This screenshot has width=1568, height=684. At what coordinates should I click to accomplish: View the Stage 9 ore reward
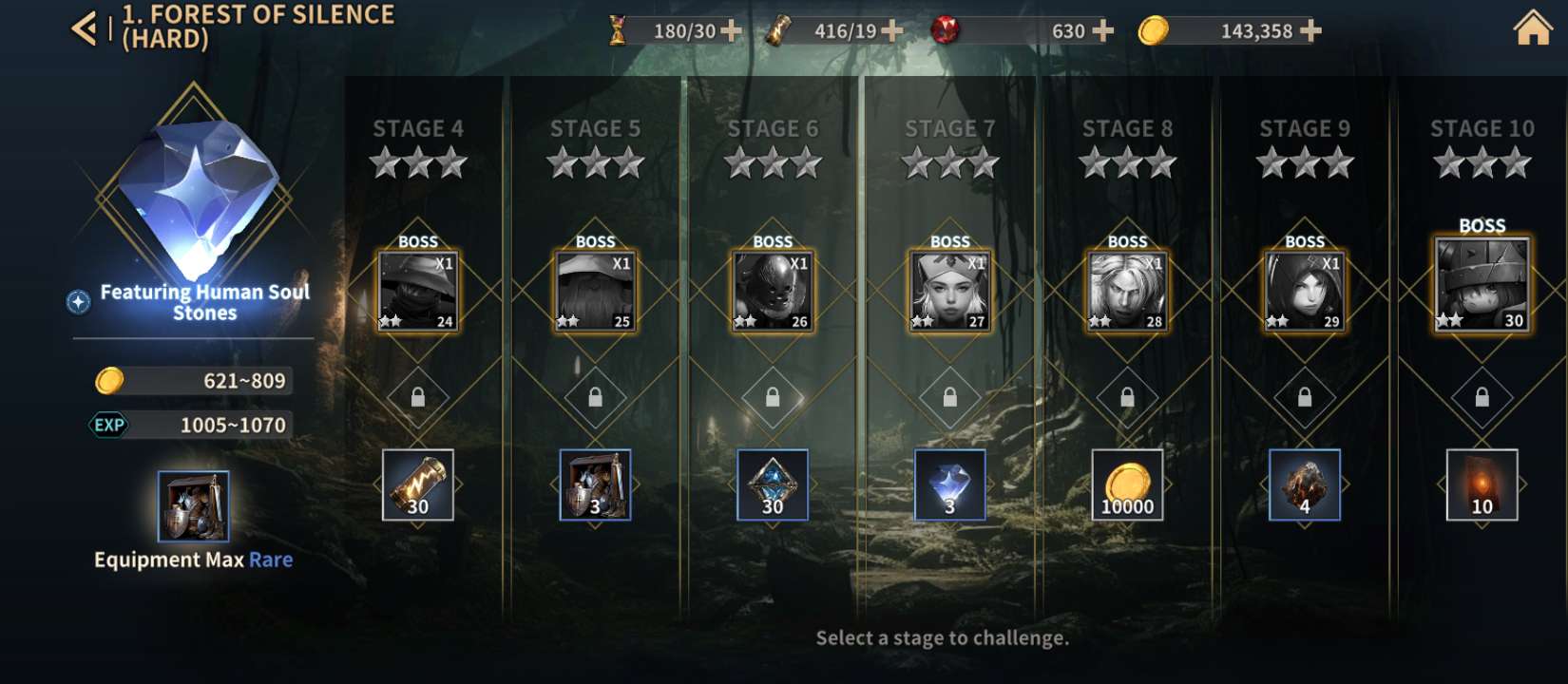[1304, 484]
